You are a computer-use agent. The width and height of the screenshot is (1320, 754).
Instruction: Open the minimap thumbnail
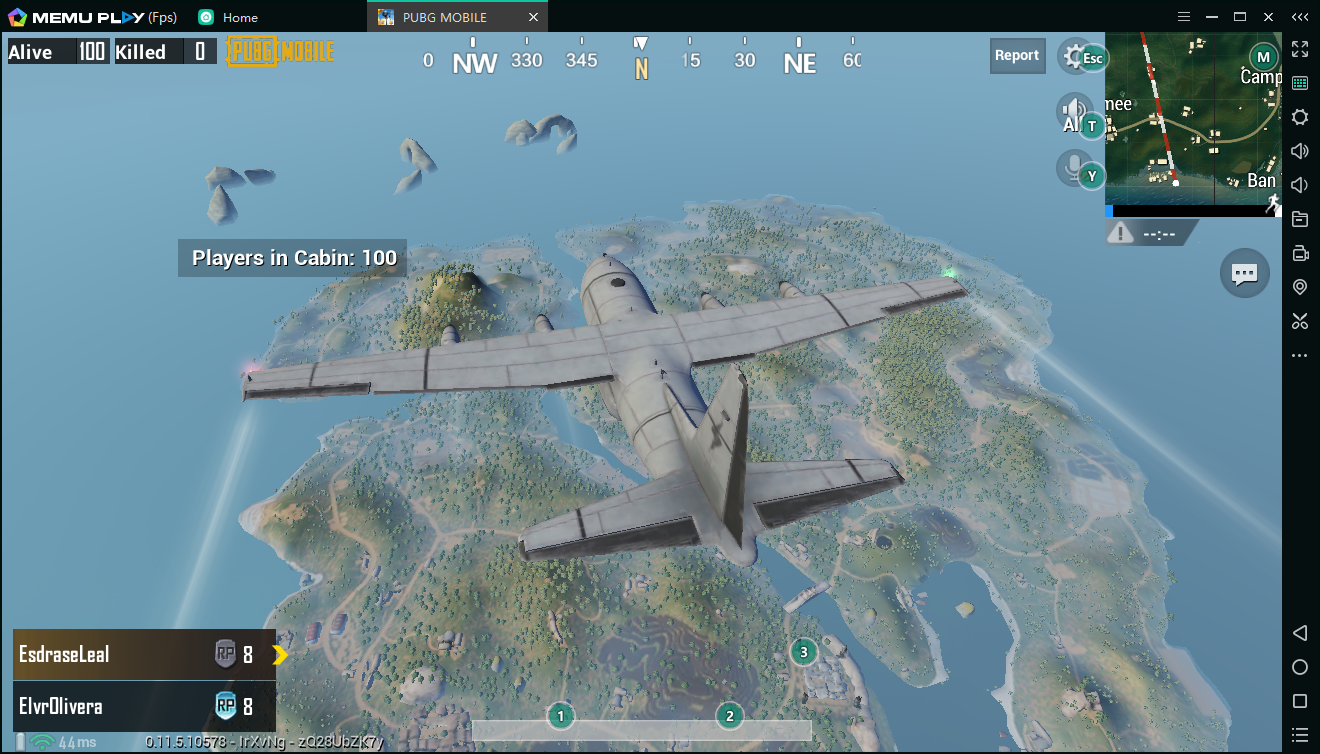1192,120
